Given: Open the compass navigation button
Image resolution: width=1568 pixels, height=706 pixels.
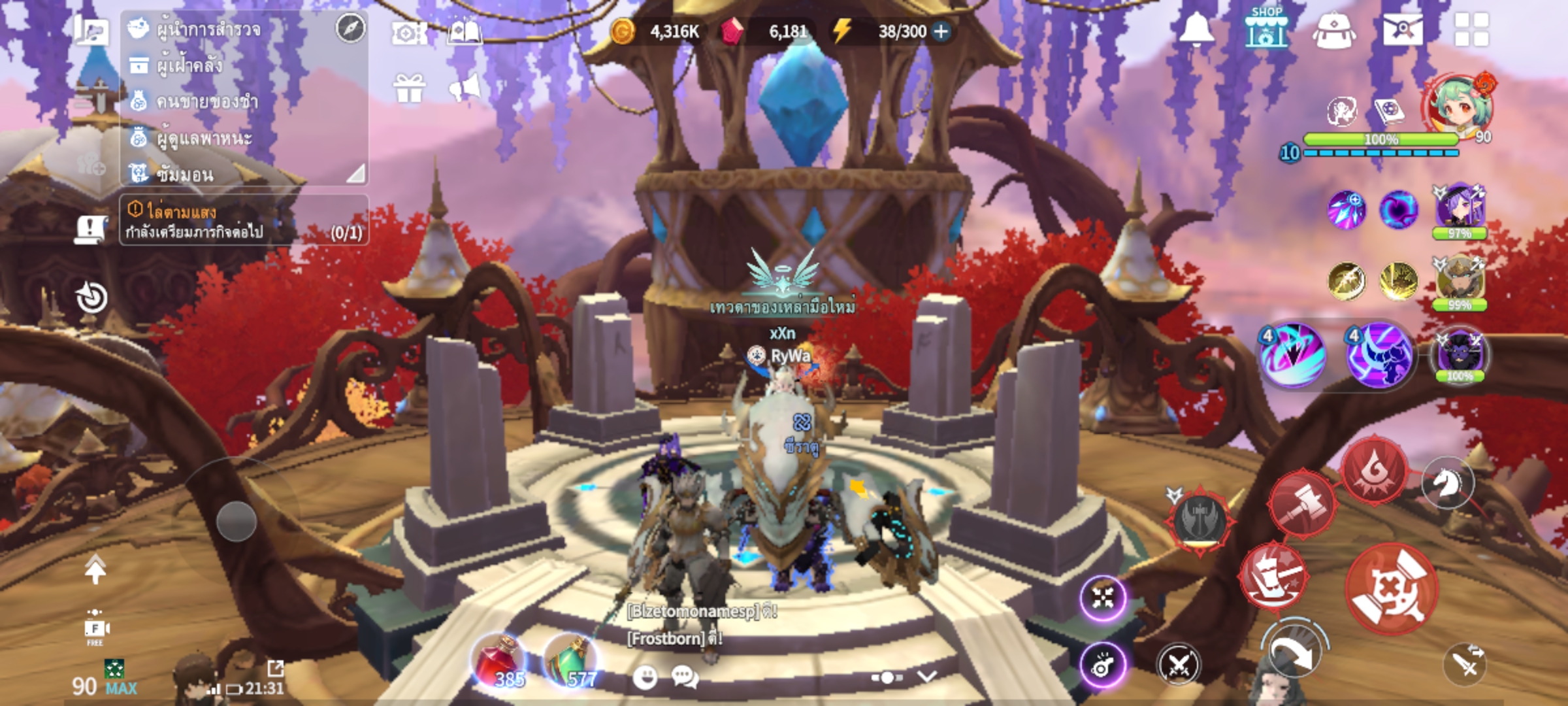Looking at the screenshot, I should pyautogui.click(x=351, y=29).
